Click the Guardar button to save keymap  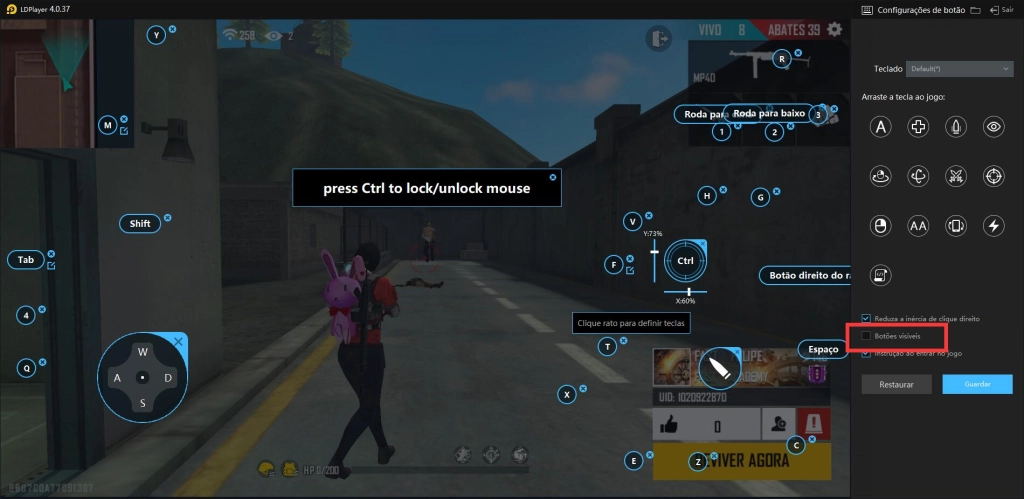977,384
